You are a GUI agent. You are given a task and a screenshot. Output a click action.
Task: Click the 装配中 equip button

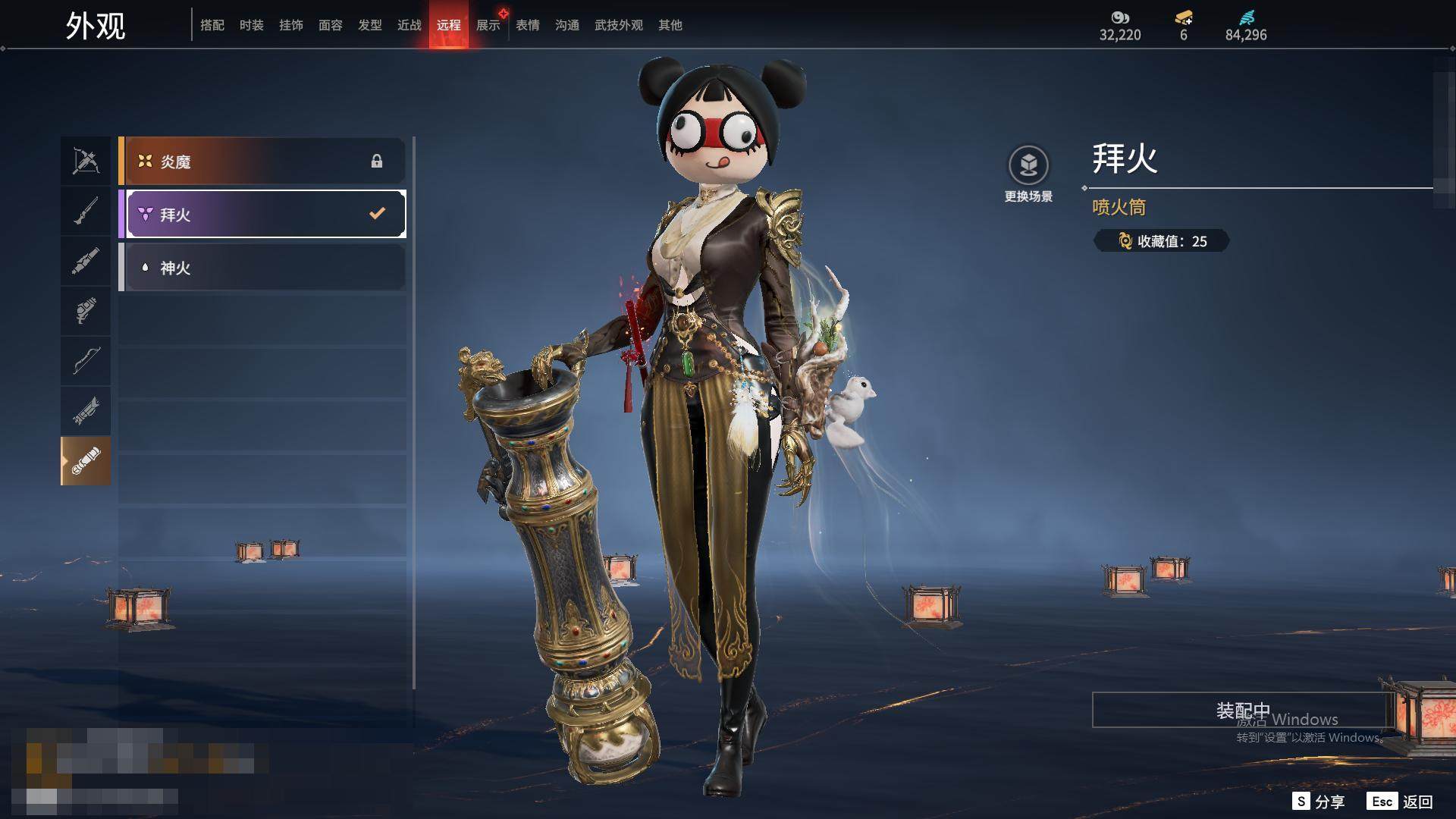click(1242, 711)
